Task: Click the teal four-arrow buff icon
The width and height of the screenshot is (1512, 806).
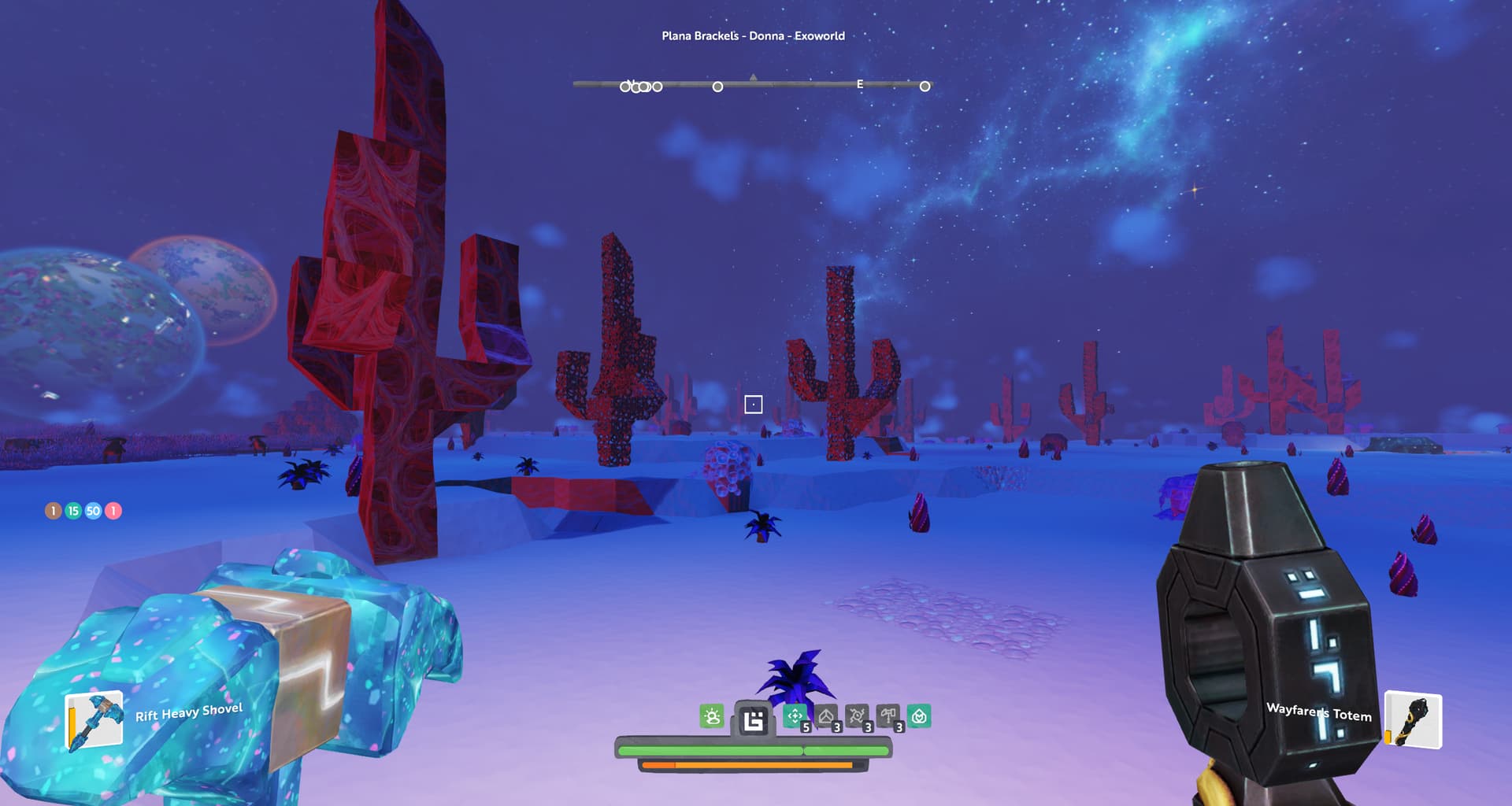Action: 795,716
